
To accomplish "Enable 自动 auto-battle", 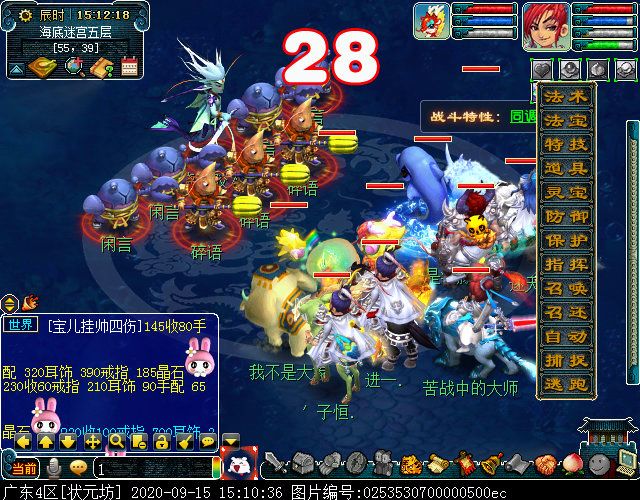I will (566, 336).
